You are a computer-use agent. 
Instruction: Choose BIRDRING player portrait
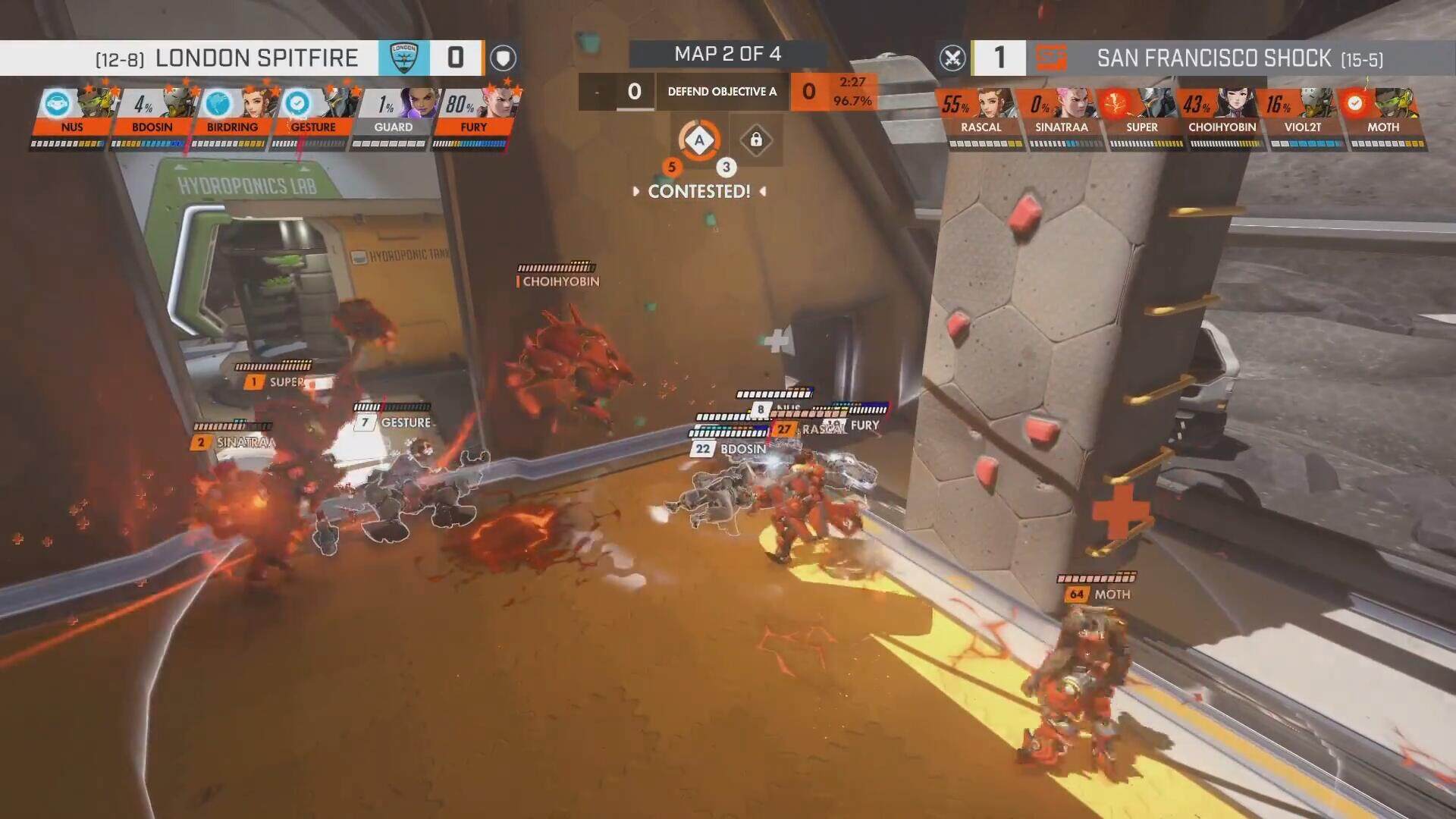click(x=234, y=105)
